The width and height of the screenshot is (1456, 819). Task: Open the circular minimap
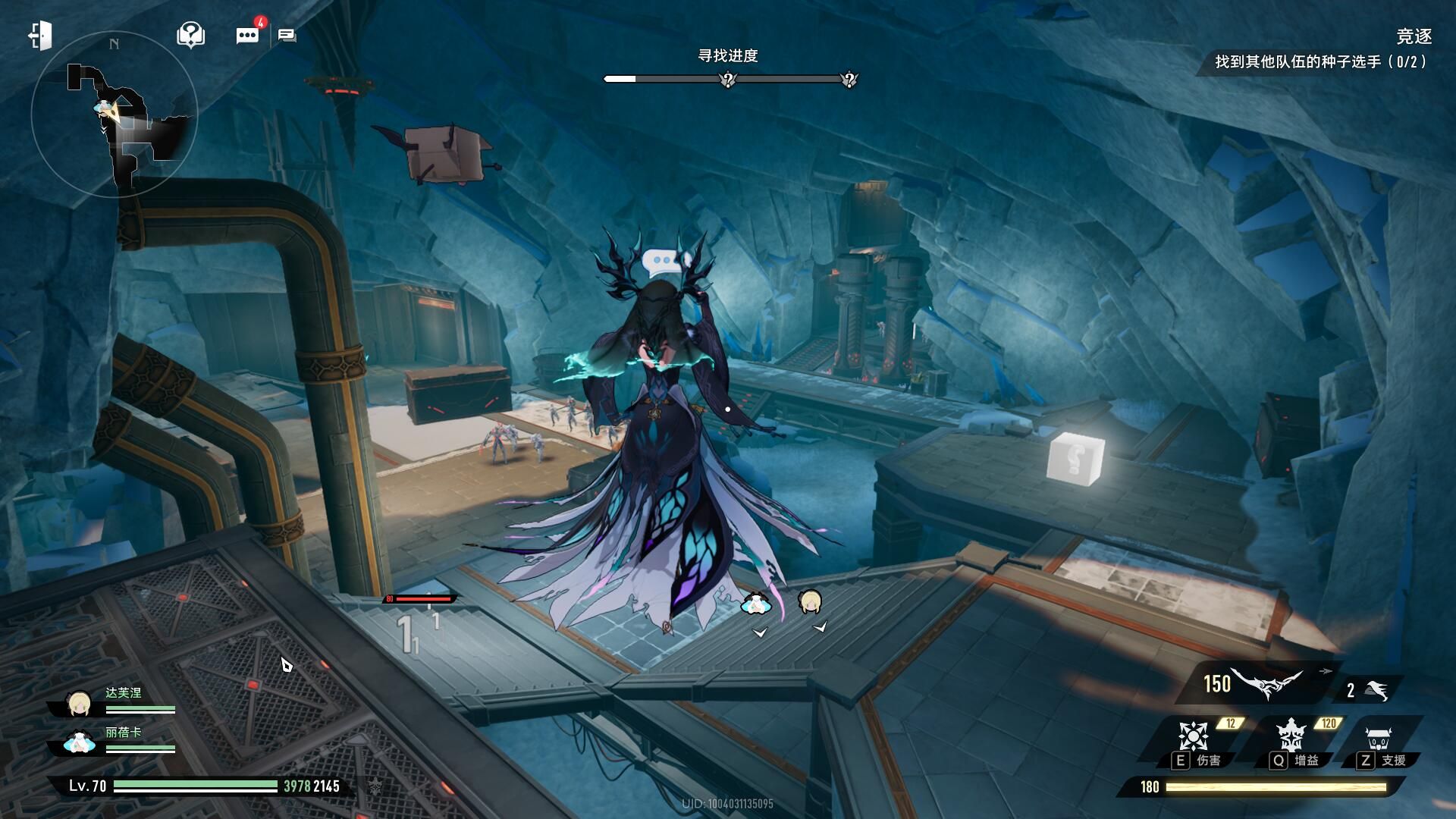click(x=114, y=114)
